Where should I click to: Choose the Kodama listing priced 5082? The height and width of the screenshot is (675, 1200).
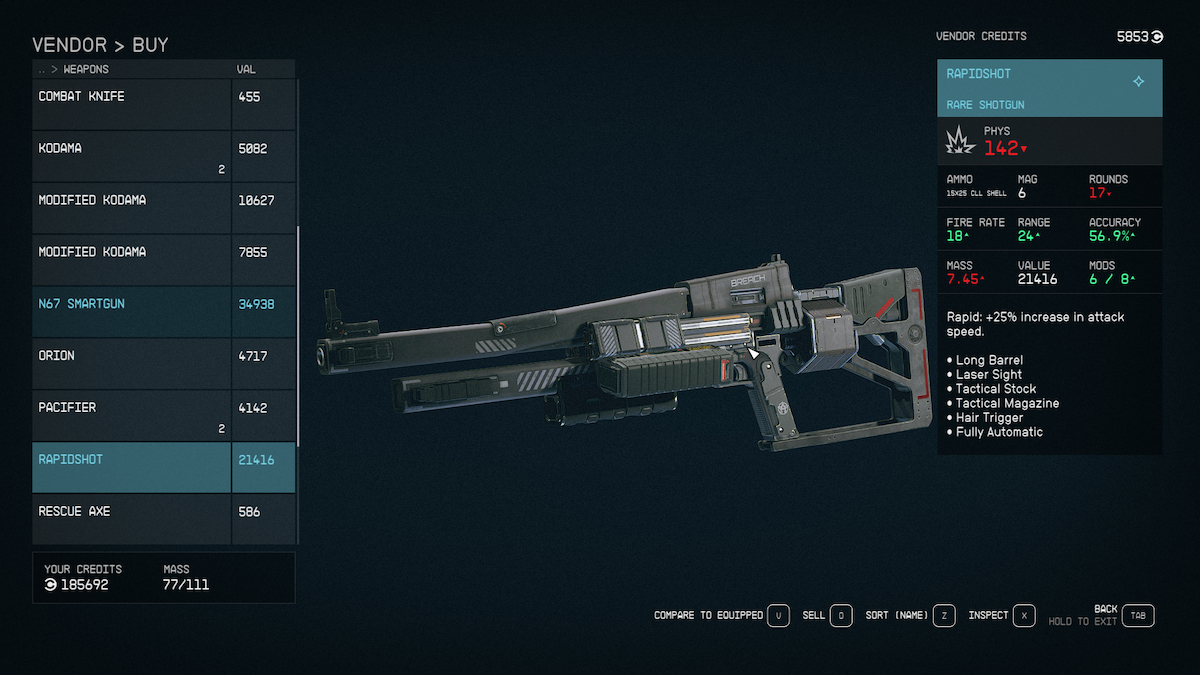(132, 156)
